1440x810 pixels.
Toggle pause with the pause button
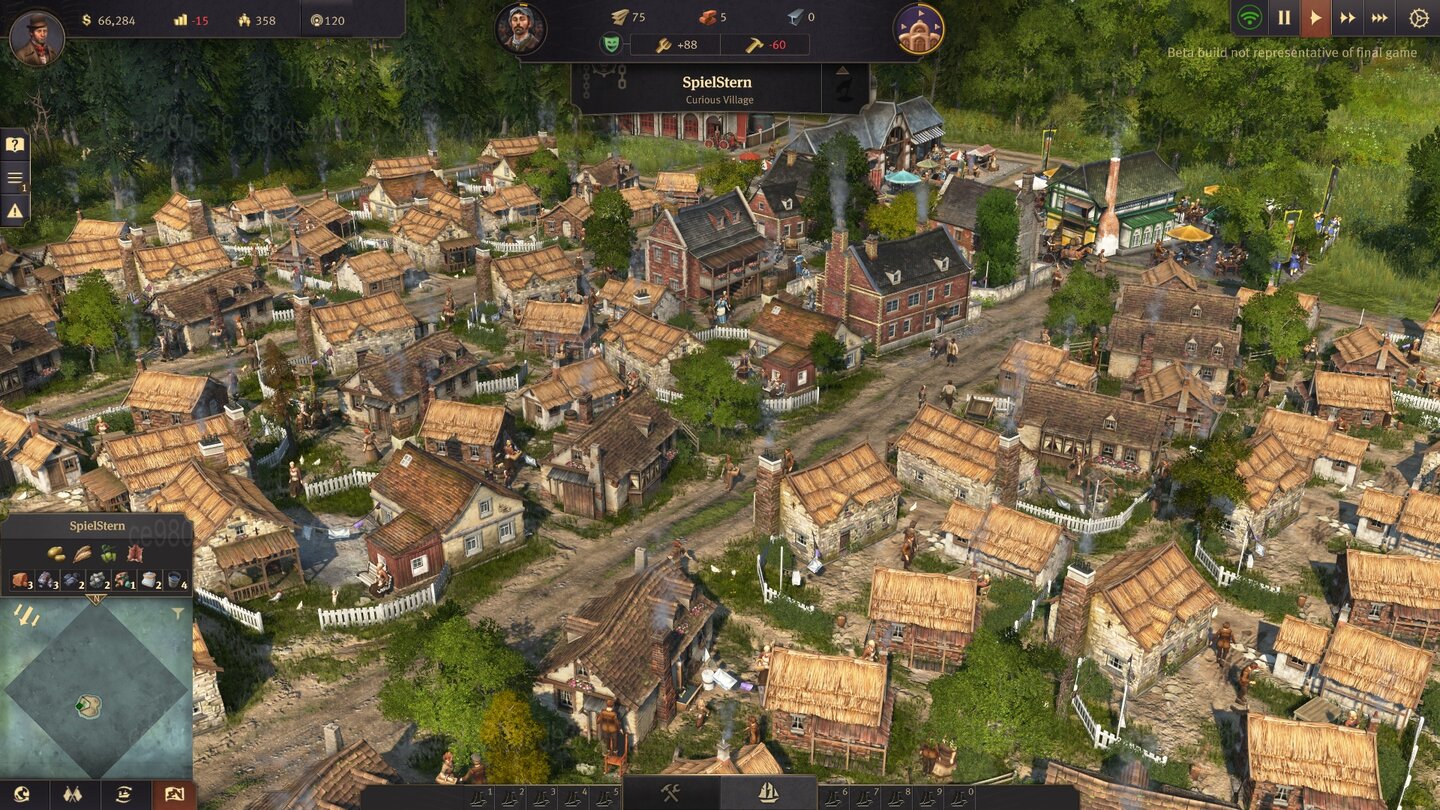[x=1284, y=17]
